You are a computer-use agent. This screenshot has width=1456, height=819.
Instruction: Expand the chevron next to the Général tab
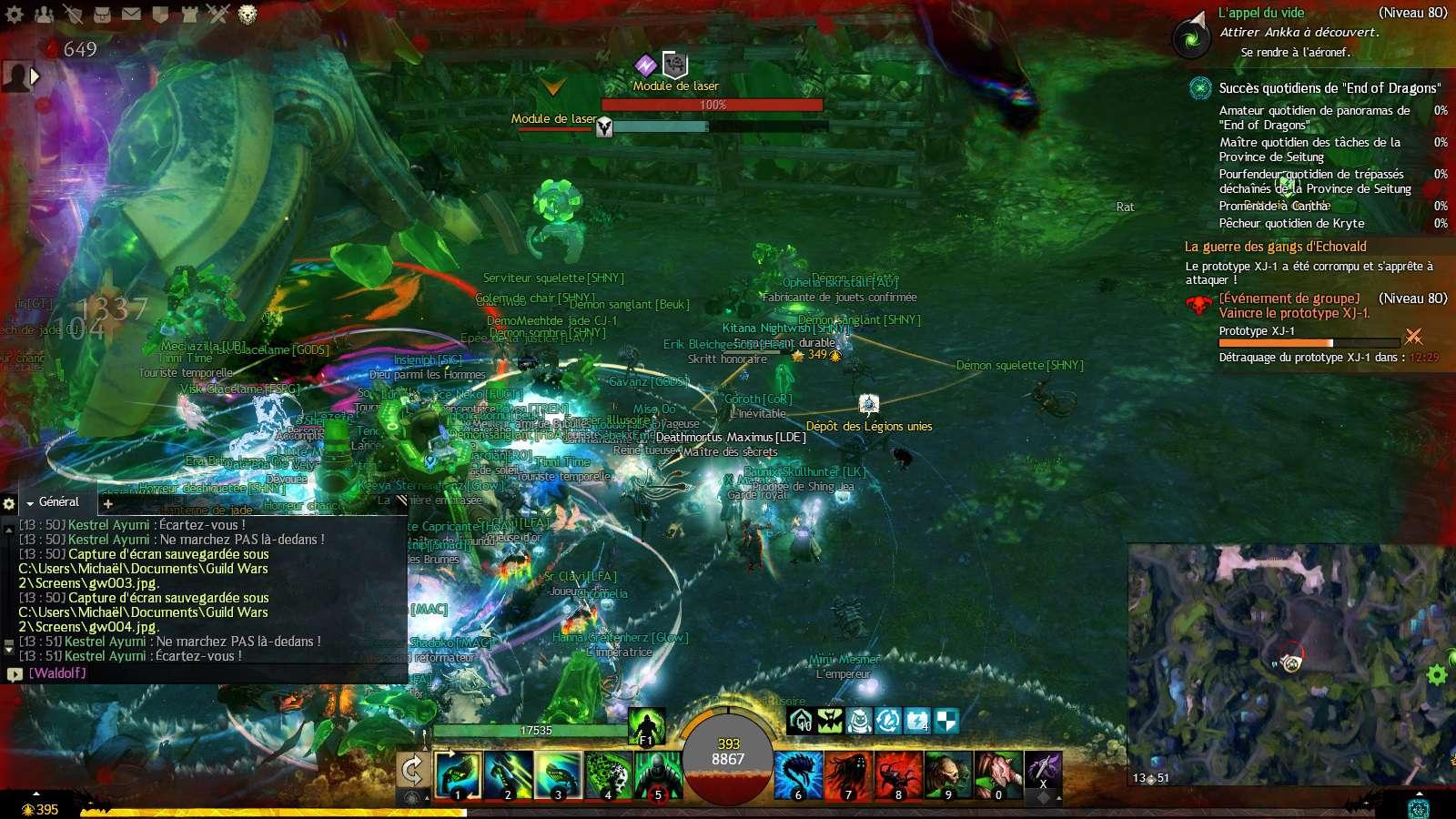(30, 503)
